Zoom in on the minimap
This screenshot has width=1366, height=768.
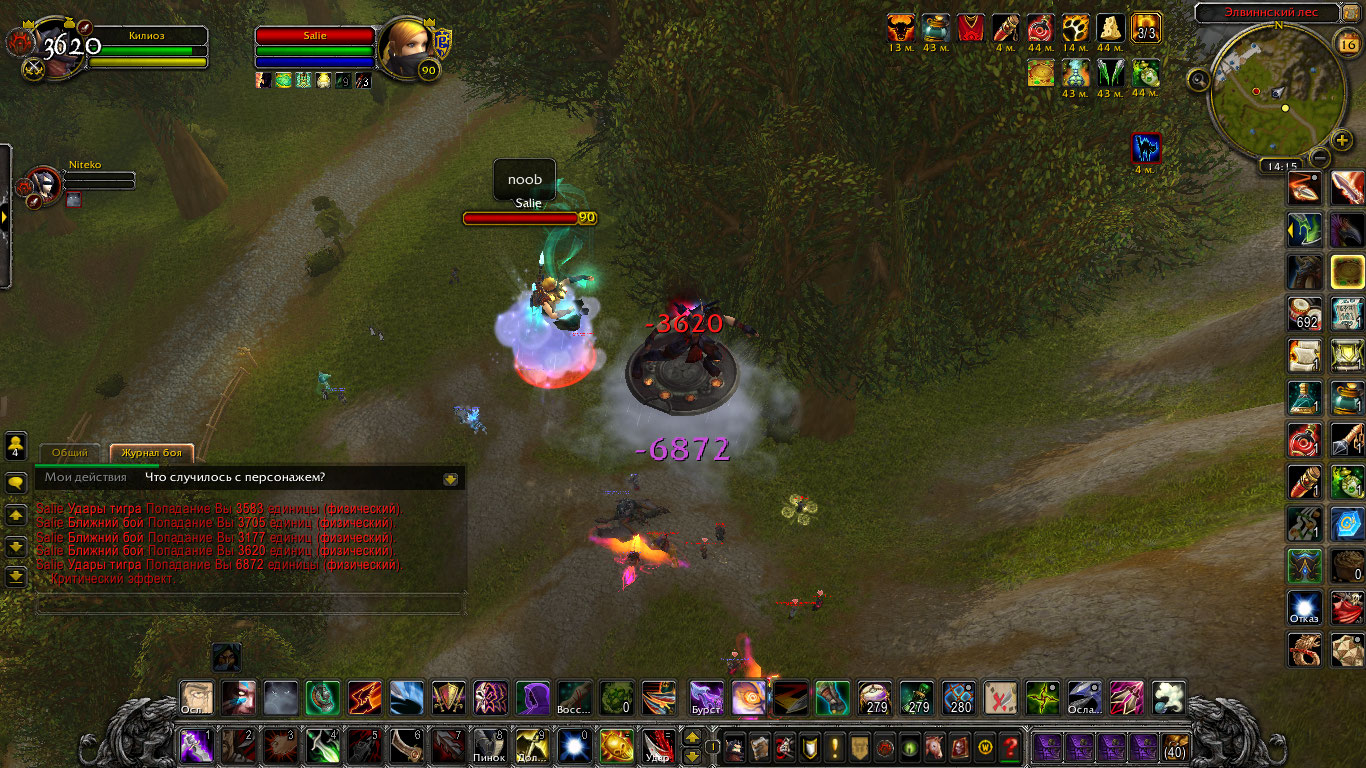pos(1342,140)
